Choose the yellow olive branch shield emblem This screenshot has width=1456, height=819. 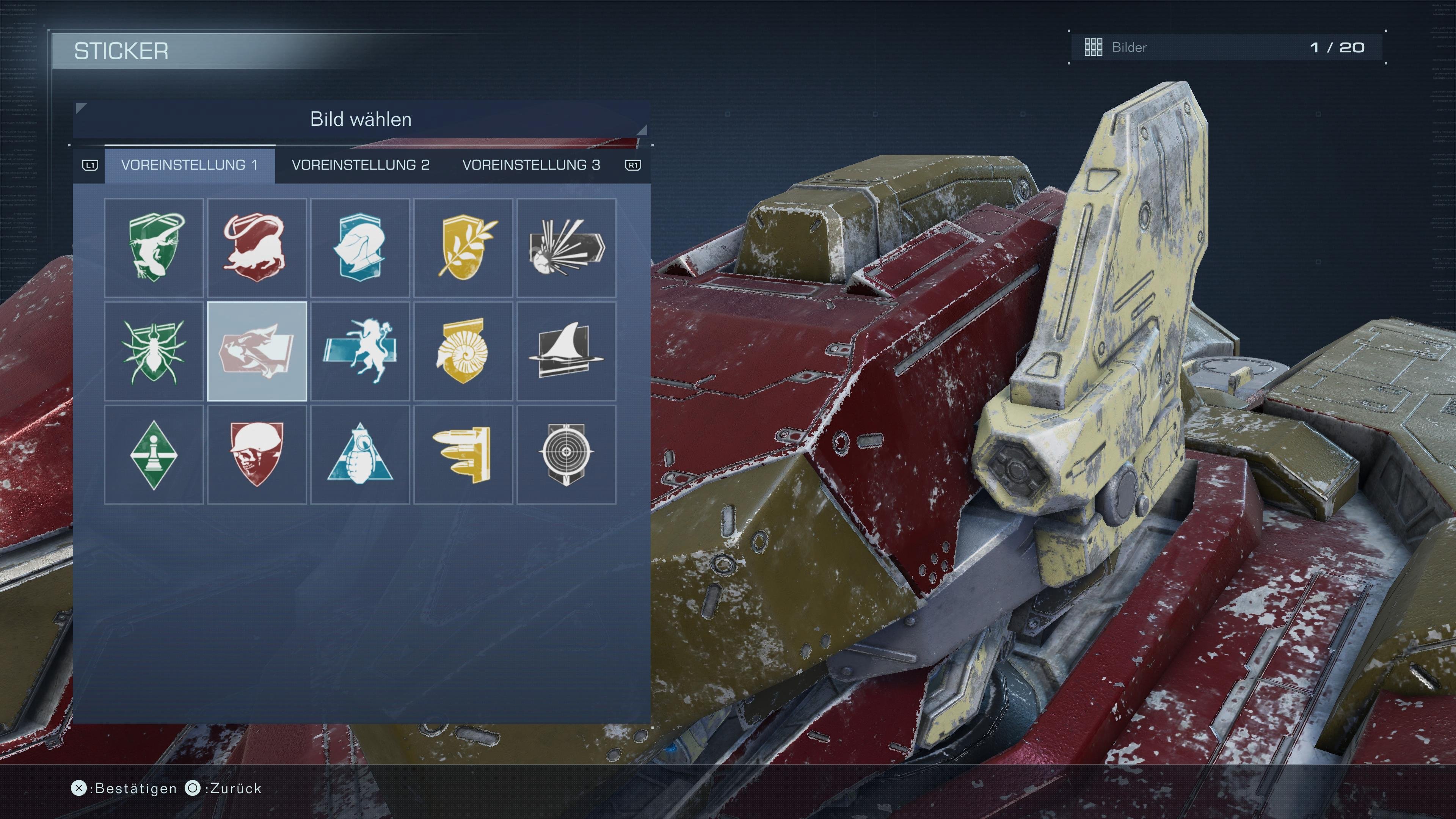click(x=463, y=248)
